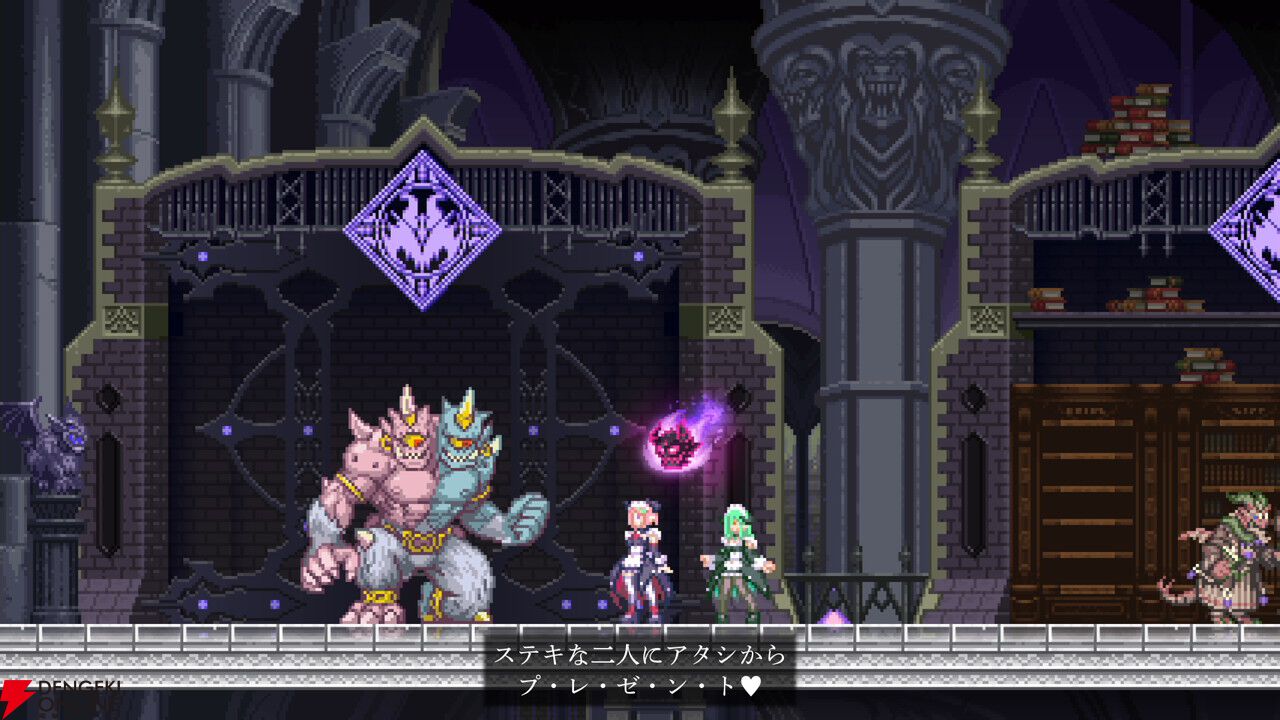Click the Dengeki Online logo watermark
The height and width of the screenshot is (720, 1280).
tap(55, 695)
